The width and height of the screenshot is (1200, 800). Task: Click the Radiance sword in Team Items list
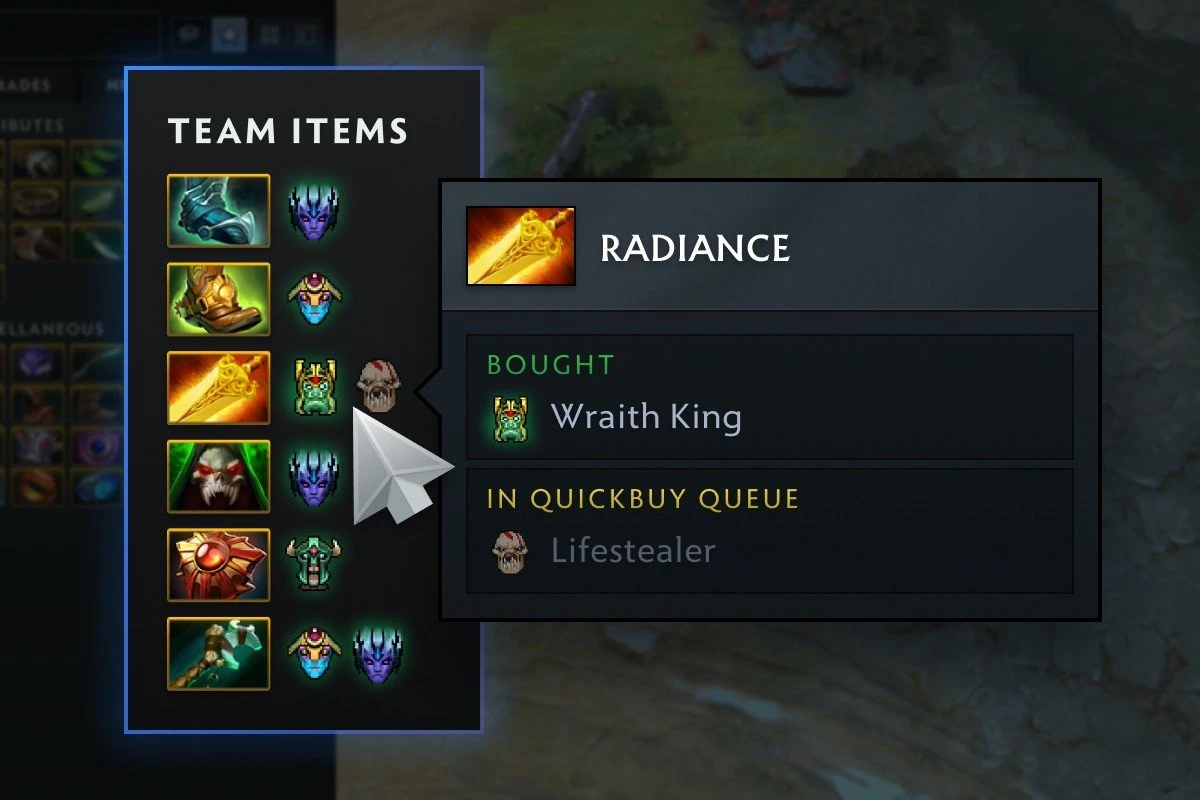pos(218,387)
